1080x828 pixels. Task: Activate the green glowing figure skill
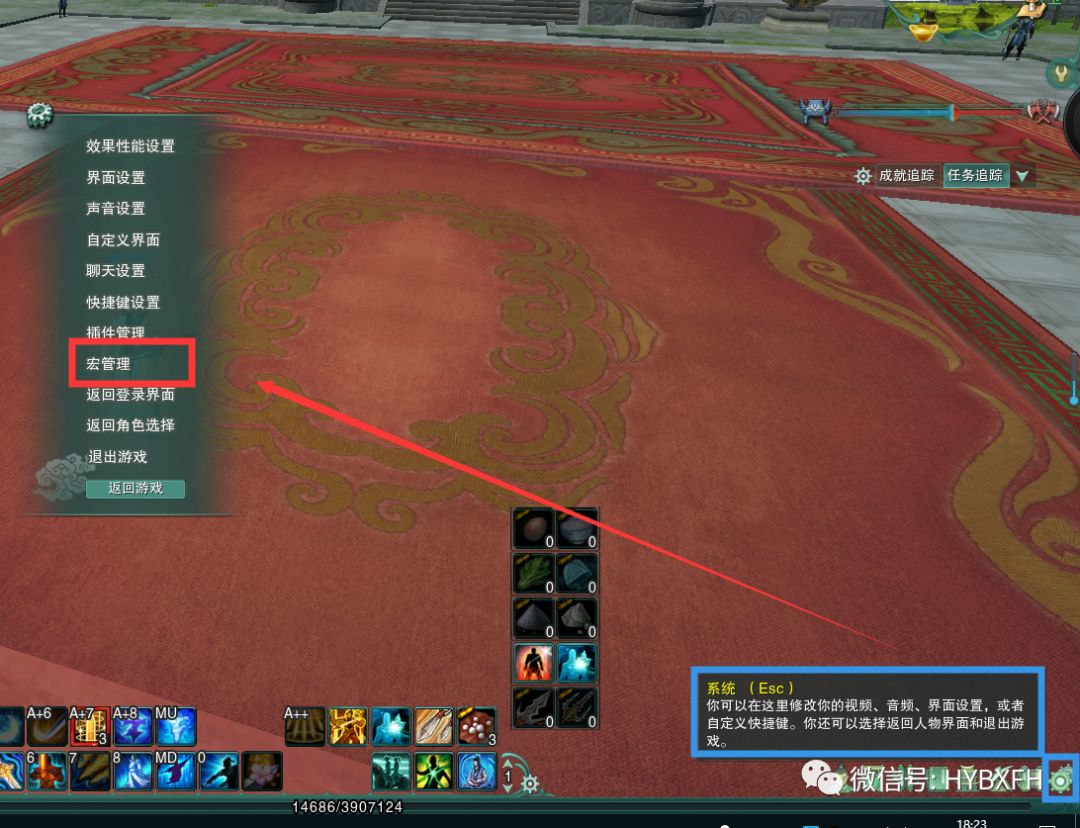click(x=434, y=772)
